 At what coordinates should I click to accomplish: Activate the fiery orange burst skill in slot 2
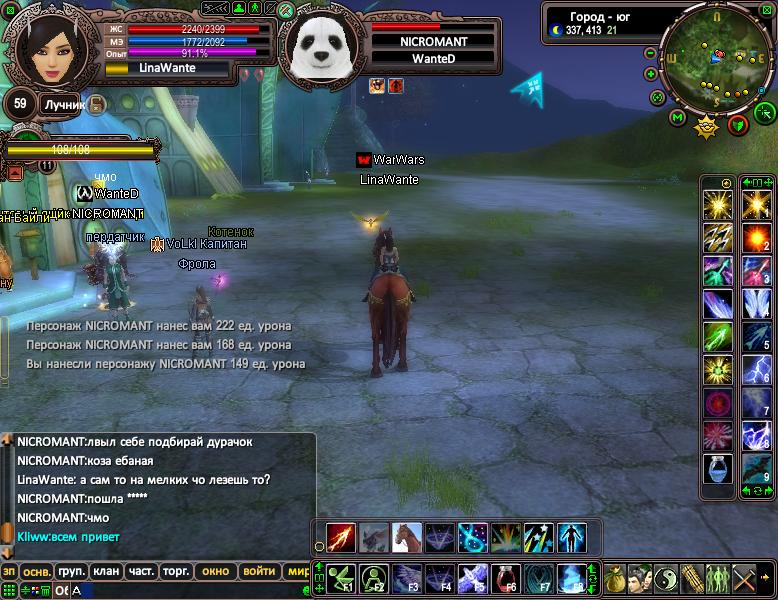pos(755,238)
